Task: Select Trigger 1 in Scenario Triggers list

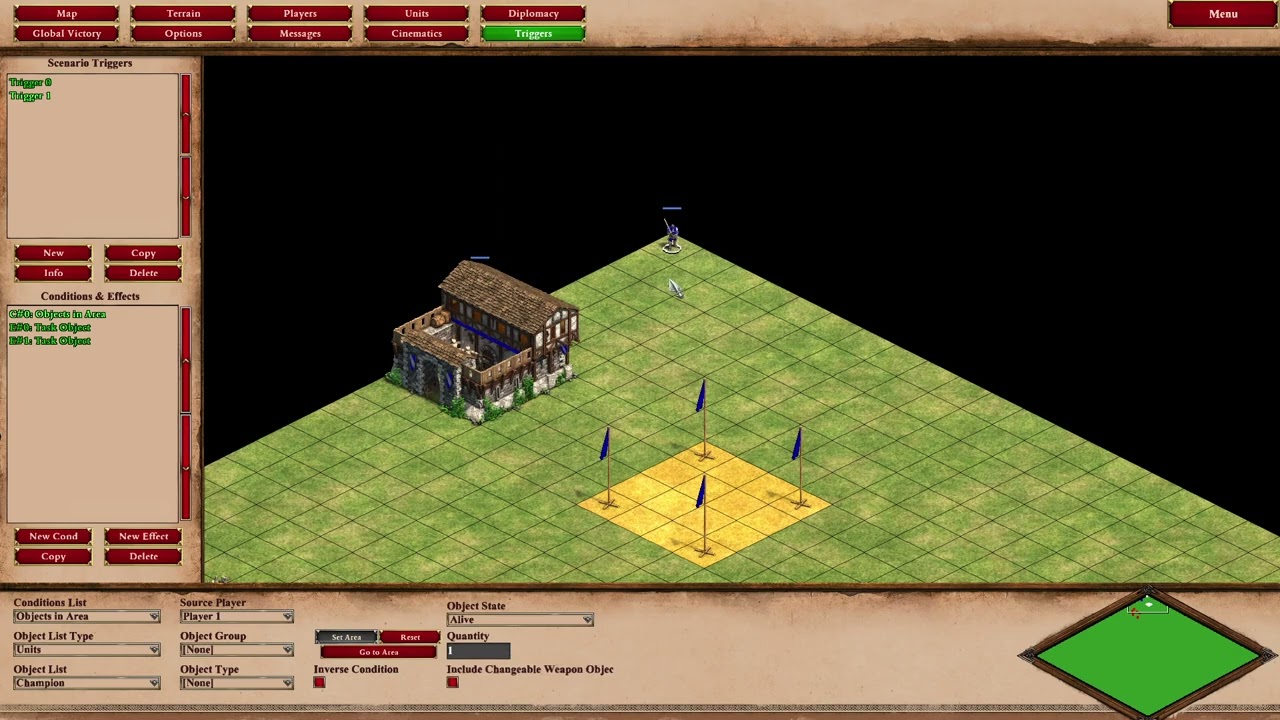Action: pos(30,95)
